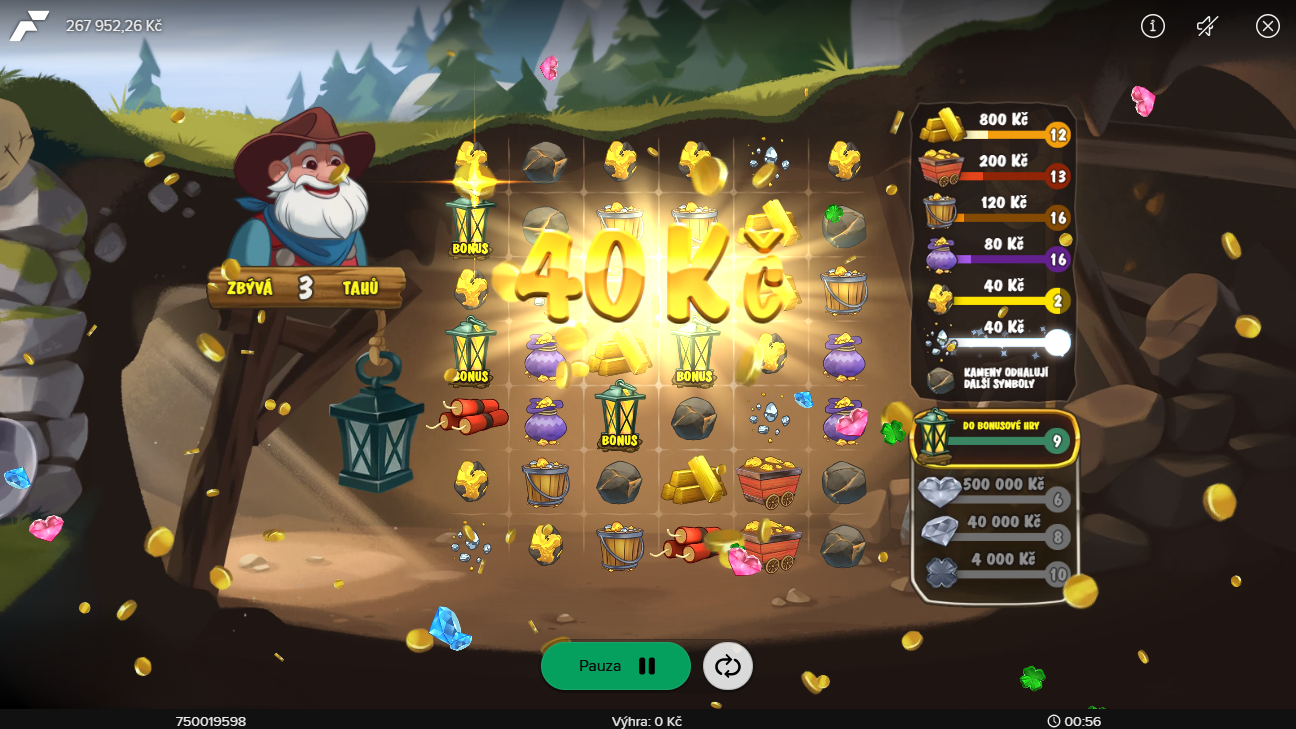Toggle the autoplay circular arrows button
1296x729 pixels.
[x=728, y=666]
